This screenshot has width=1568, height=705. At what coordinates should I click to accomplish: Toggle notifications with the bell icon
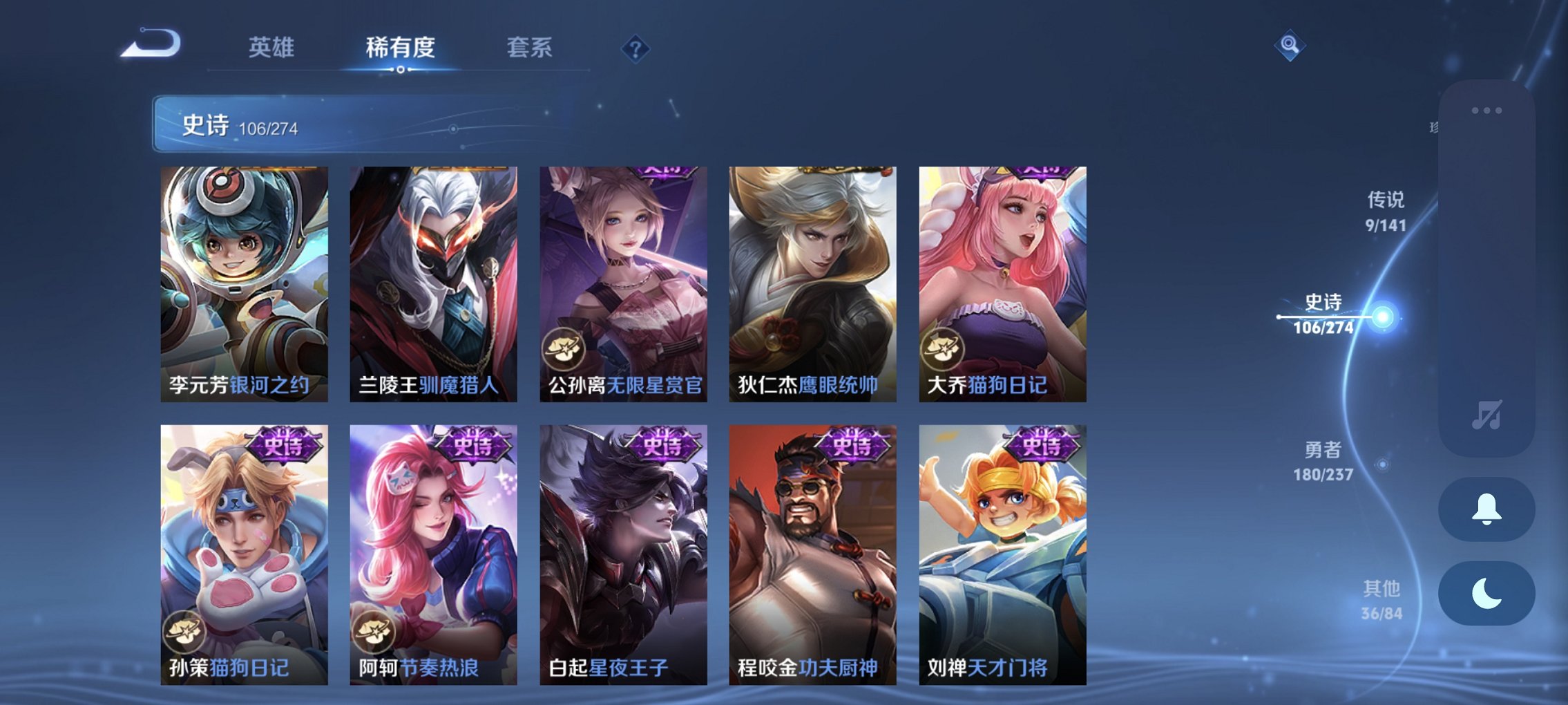pos(1486,509)
